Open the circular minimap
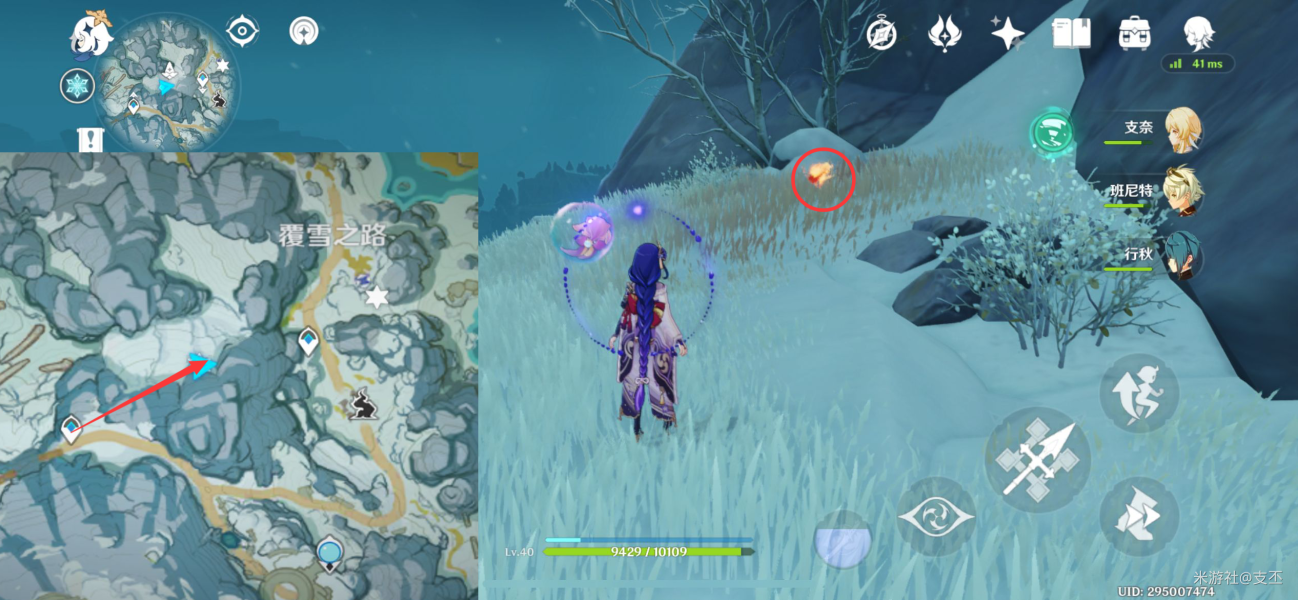The height and width of the screenshot is (600, 1298). click(x=166, y=82)
